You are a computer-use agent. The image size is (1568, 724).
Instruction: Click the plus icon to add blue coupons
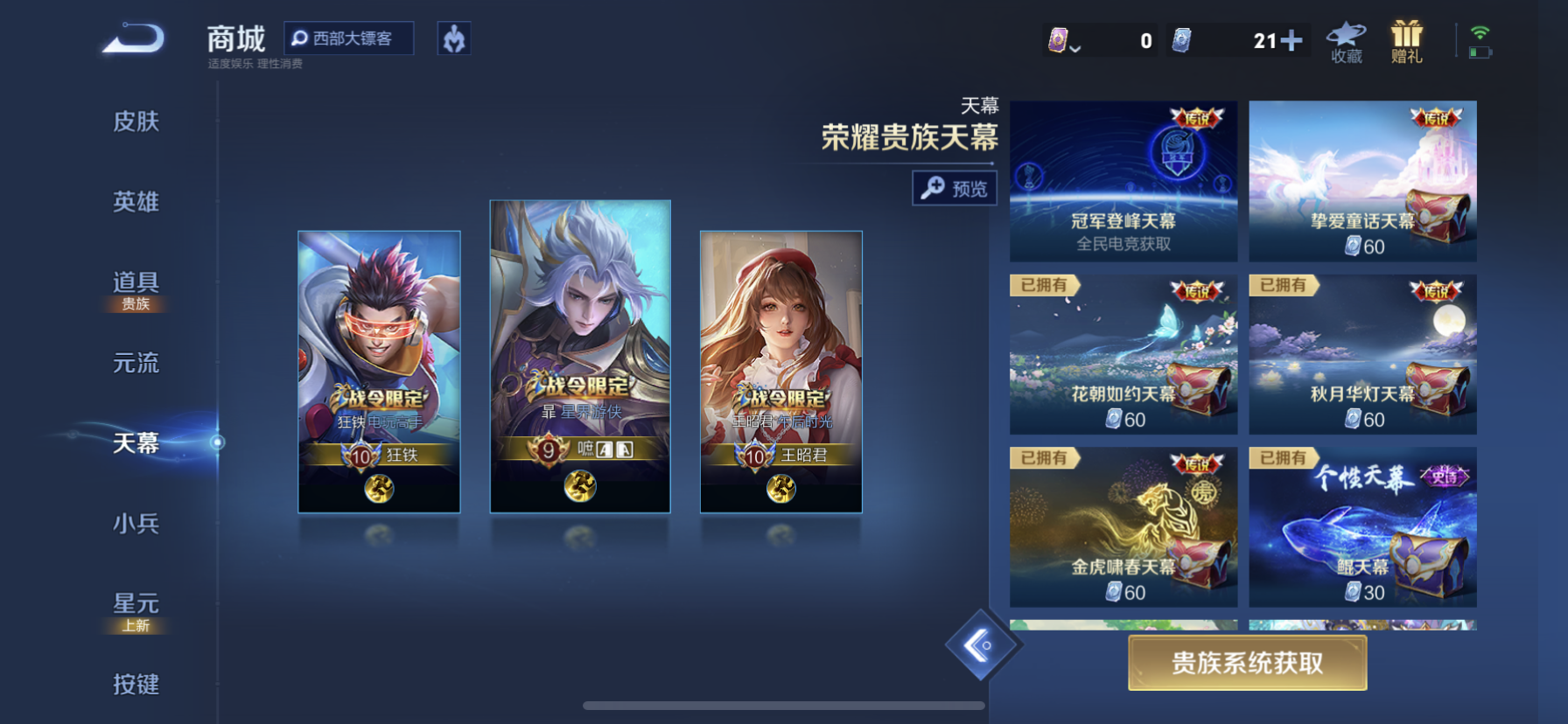(x=1292, y=39)
